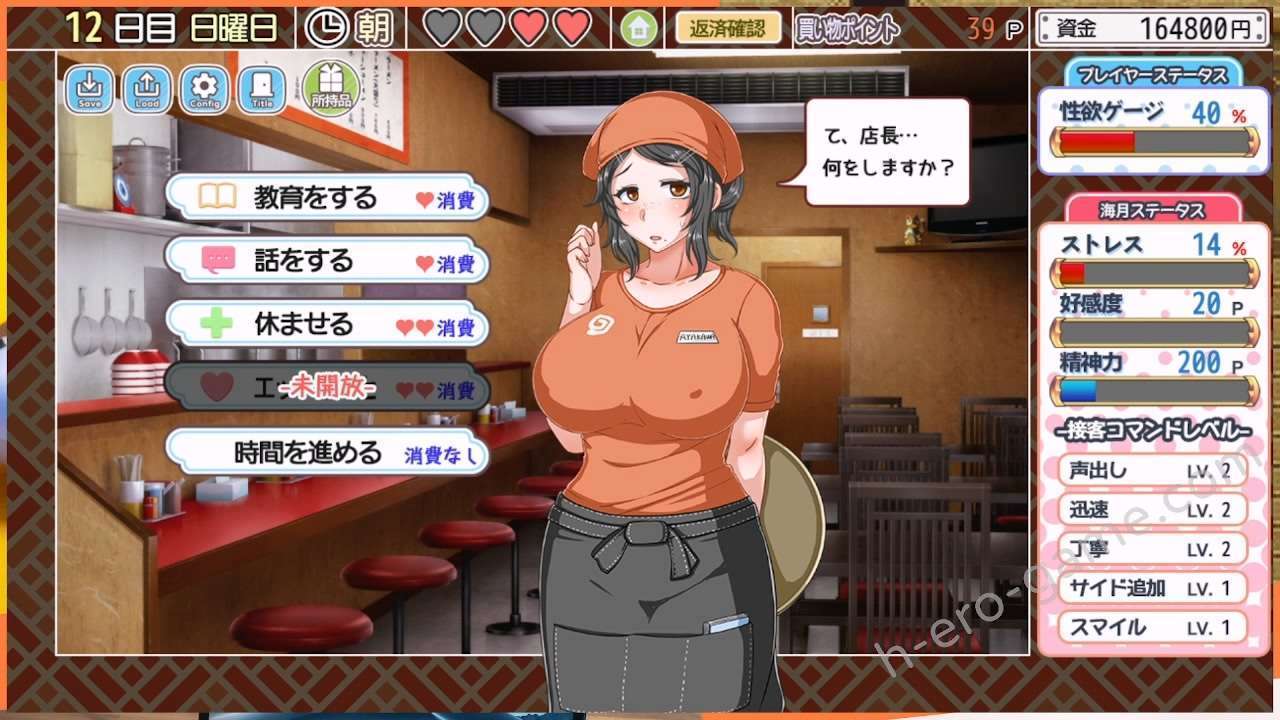
Task: Select 話をする option
Action: click(327, 261)
